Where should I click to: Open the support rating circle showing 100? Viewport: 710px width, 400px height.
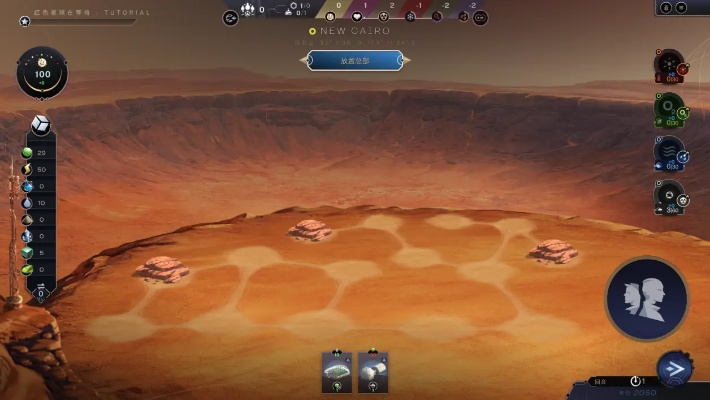tap(42, 74)
